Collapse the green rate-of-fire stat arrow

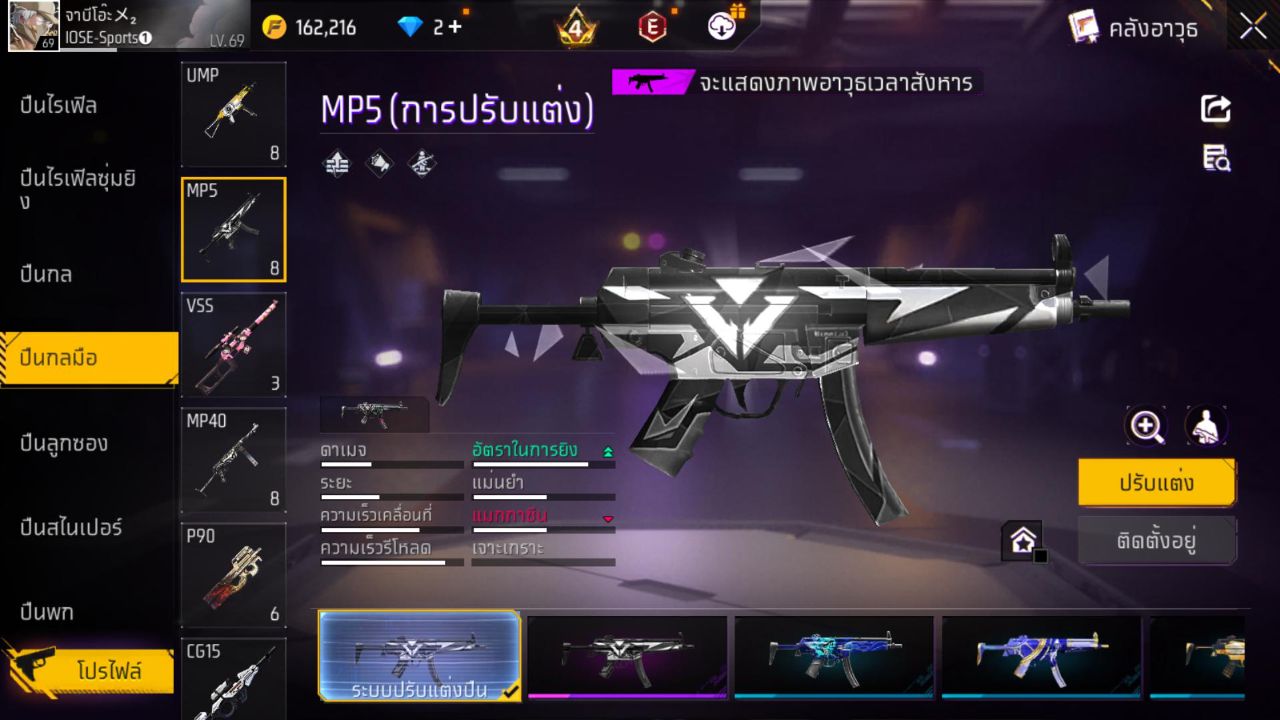[x=609, y=450]
